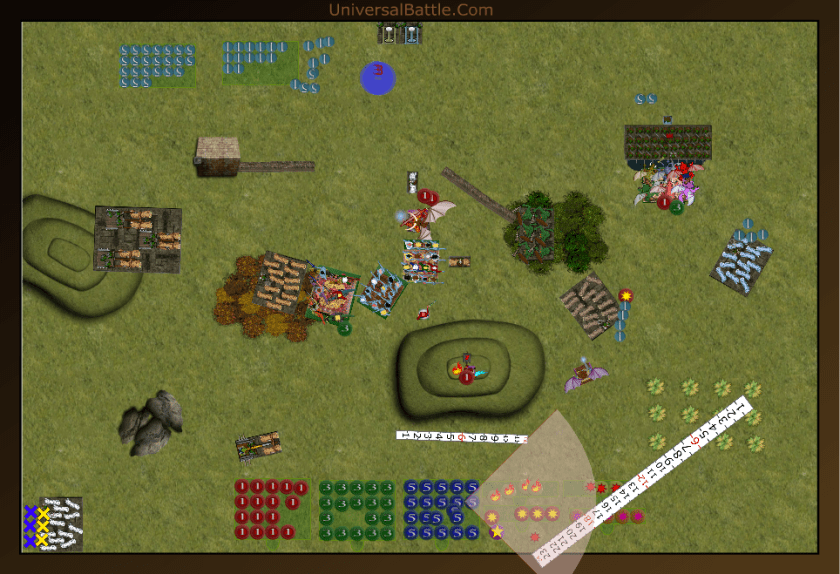This screenshot has height=574, width=840.
Task: Select the horizontal white measuring ruler
Action: point(461,437)
